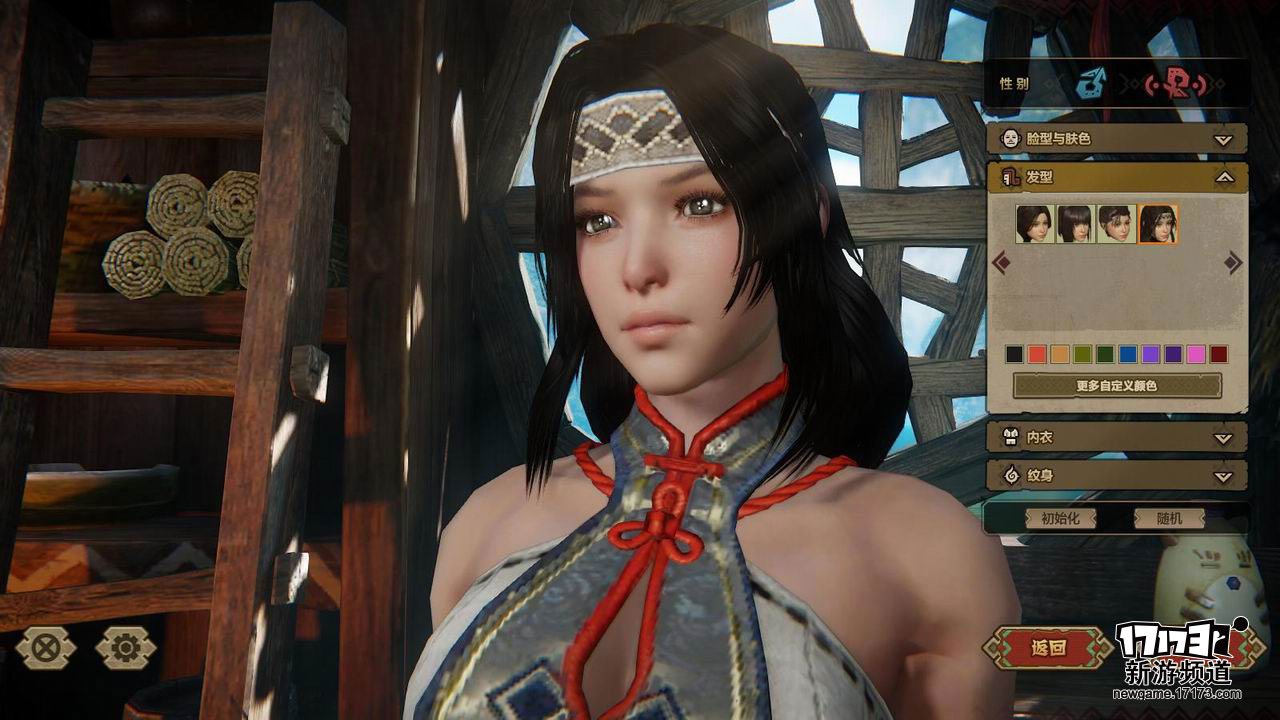1280x720 pixels.
Task: Pick the blue hair color swatch
Action: click(x=1128, y=354)
